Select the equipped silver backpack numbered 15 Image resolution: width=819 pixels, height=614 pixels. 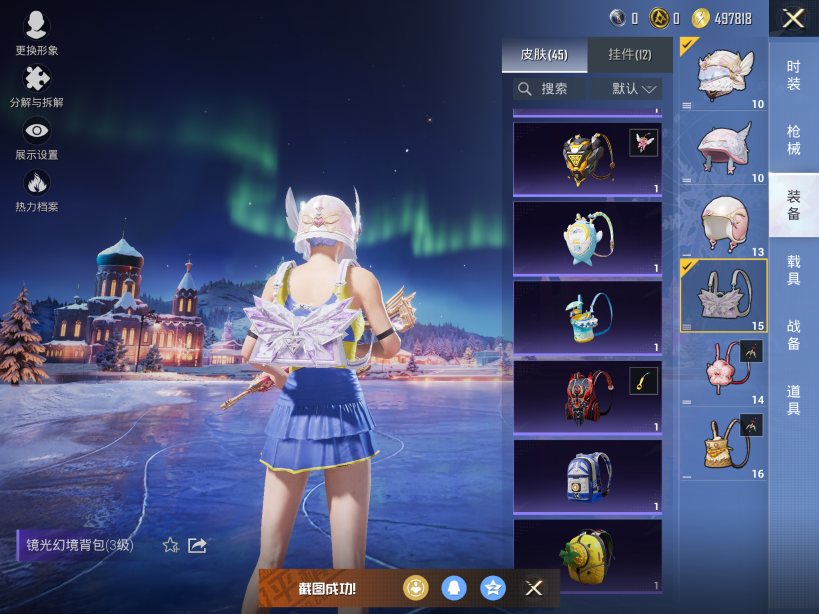(x=724, y=295)
